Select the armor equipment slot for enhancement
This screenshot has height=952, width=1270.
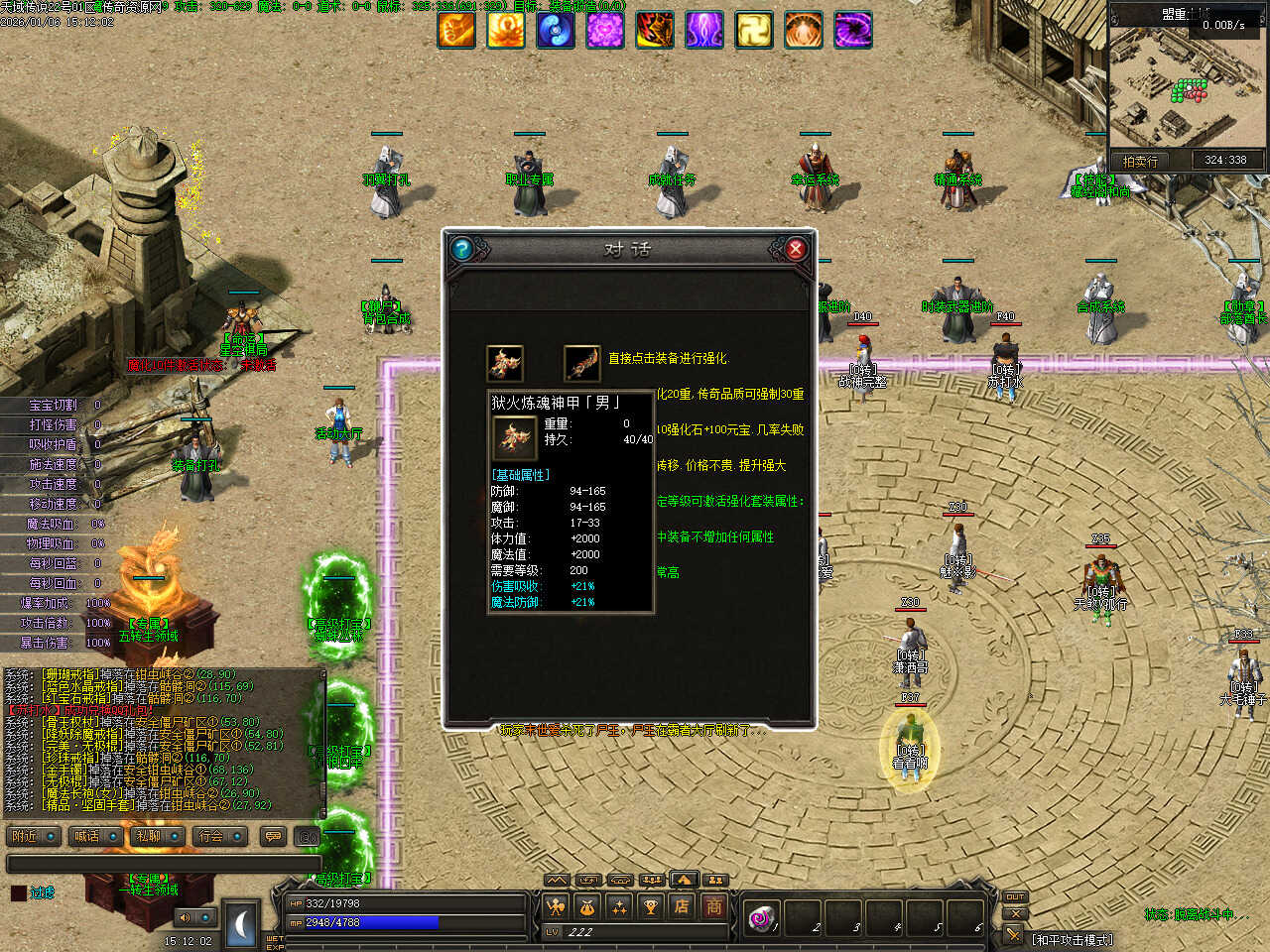click(505, 363)
